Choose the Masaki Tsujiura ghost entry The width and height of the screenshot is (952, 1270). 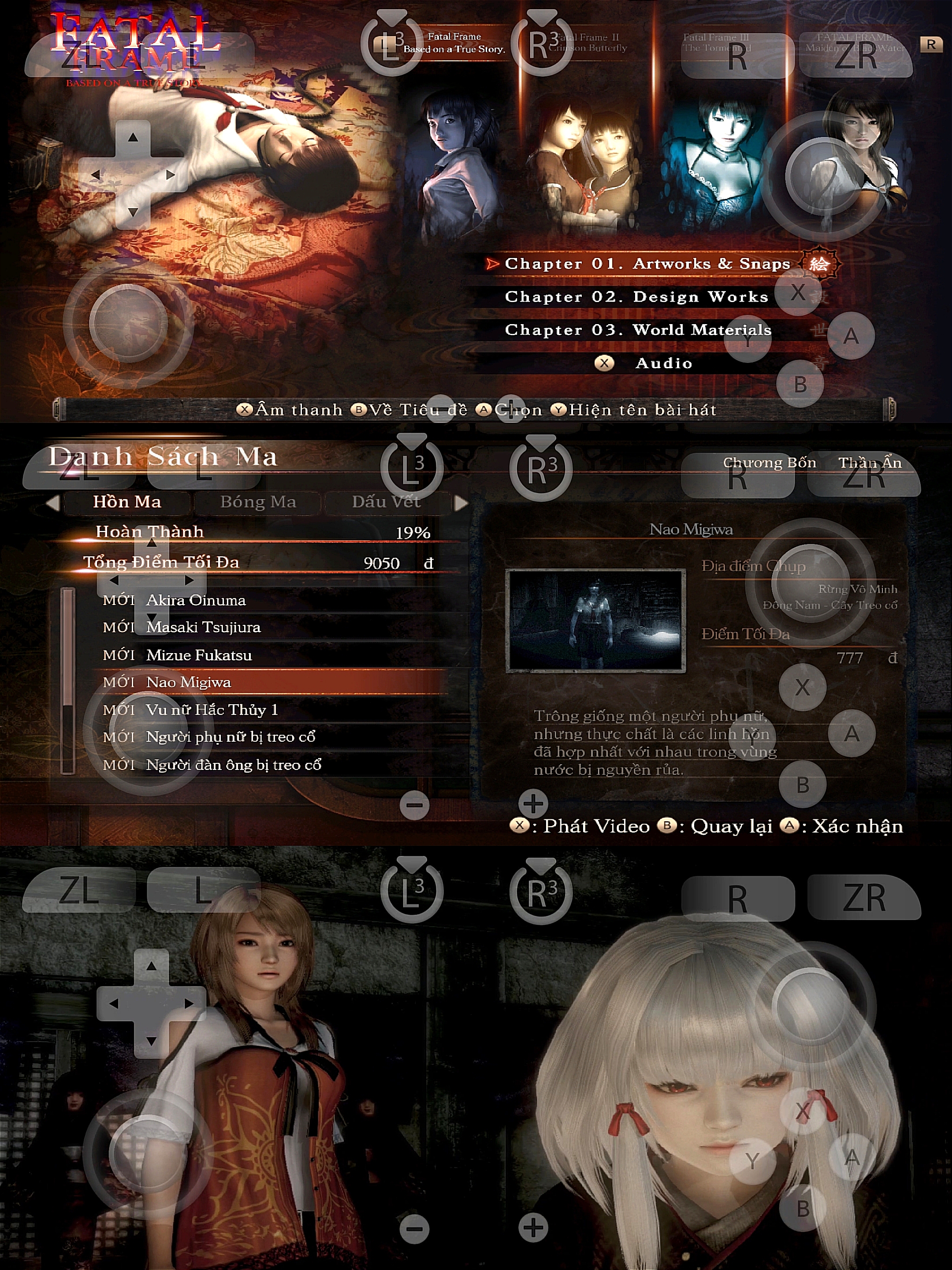(x=203, y=627)
